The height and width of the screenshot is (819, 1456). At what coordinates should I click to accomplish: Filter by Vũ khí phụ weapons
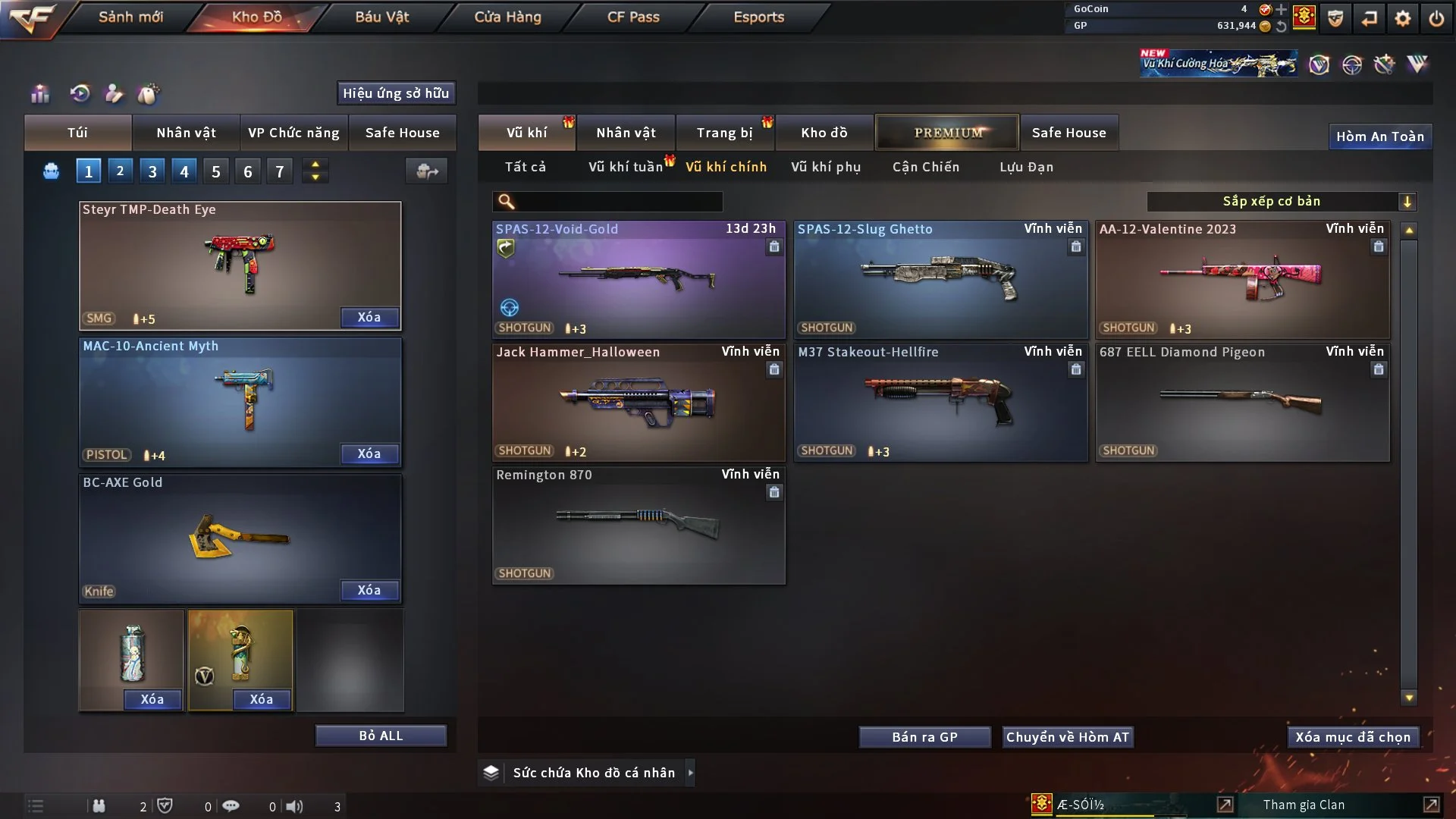(826, 167)
